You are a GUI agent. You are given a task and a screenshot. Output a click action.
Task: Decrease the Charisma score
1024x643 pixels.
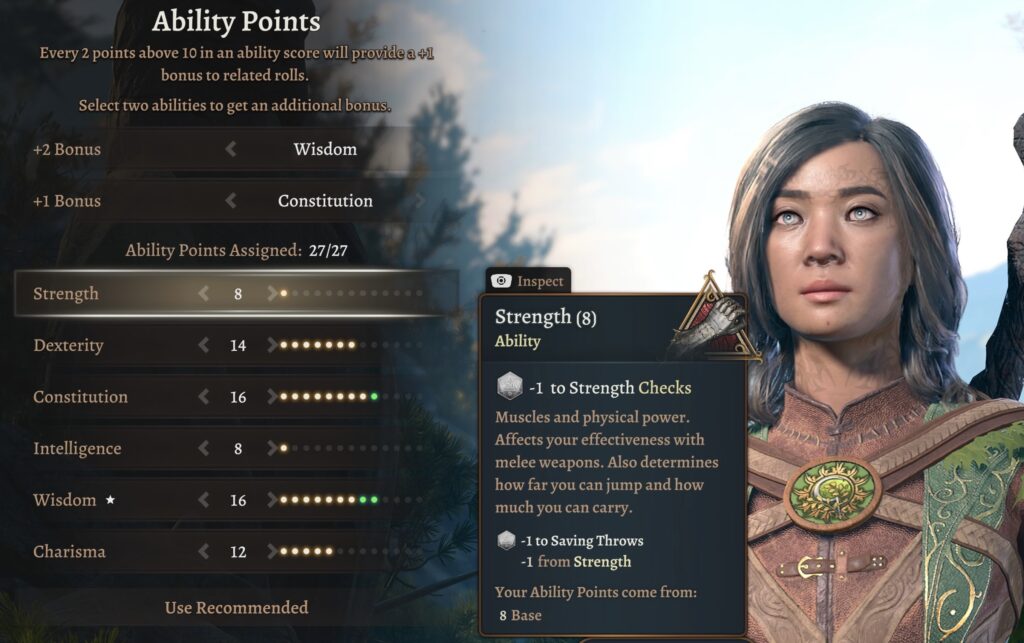(204, 552)
